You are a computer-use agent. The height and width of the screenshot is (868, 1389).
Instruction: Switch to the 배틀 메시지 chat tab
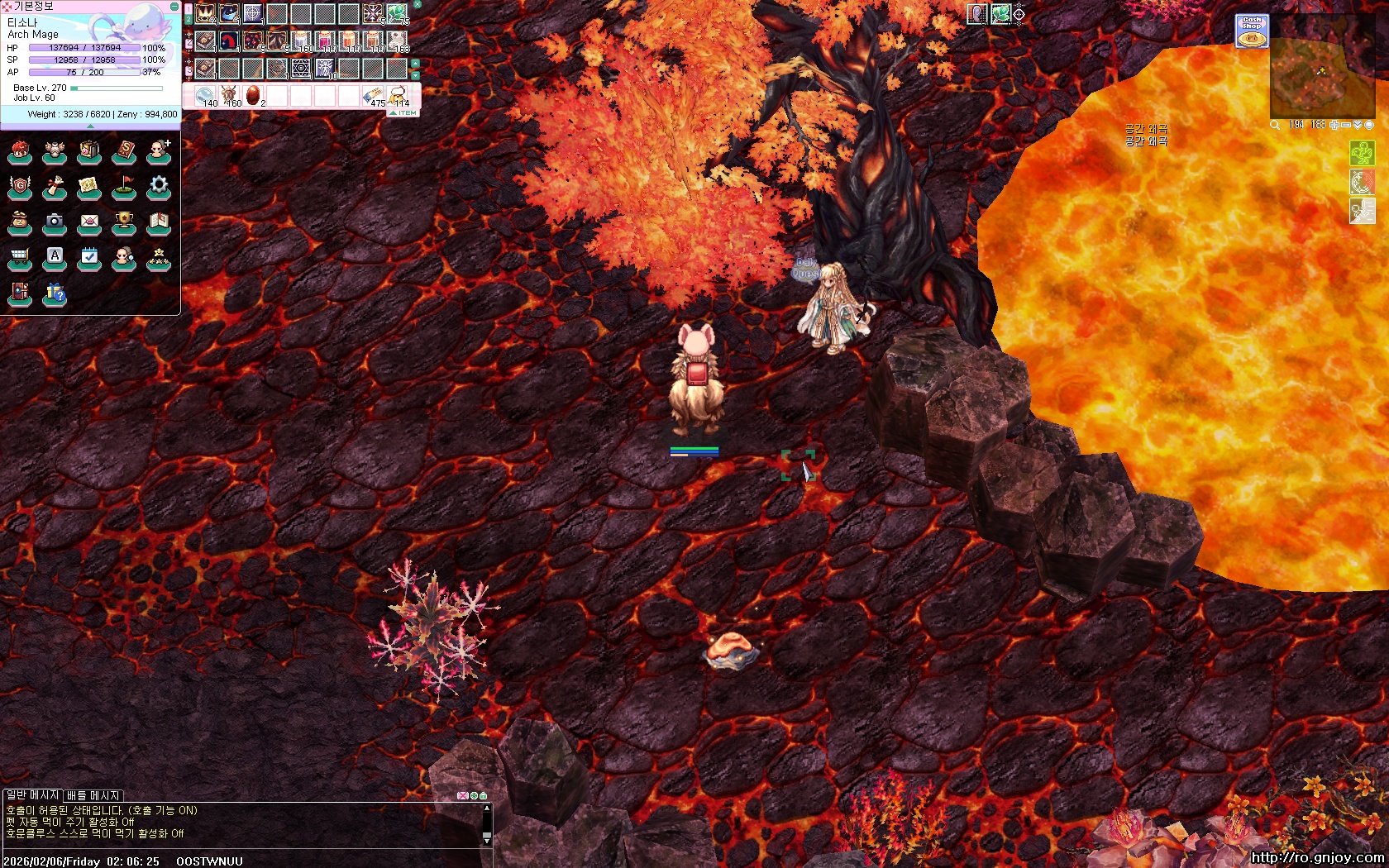pyautogui.click(x=93, y=795)
